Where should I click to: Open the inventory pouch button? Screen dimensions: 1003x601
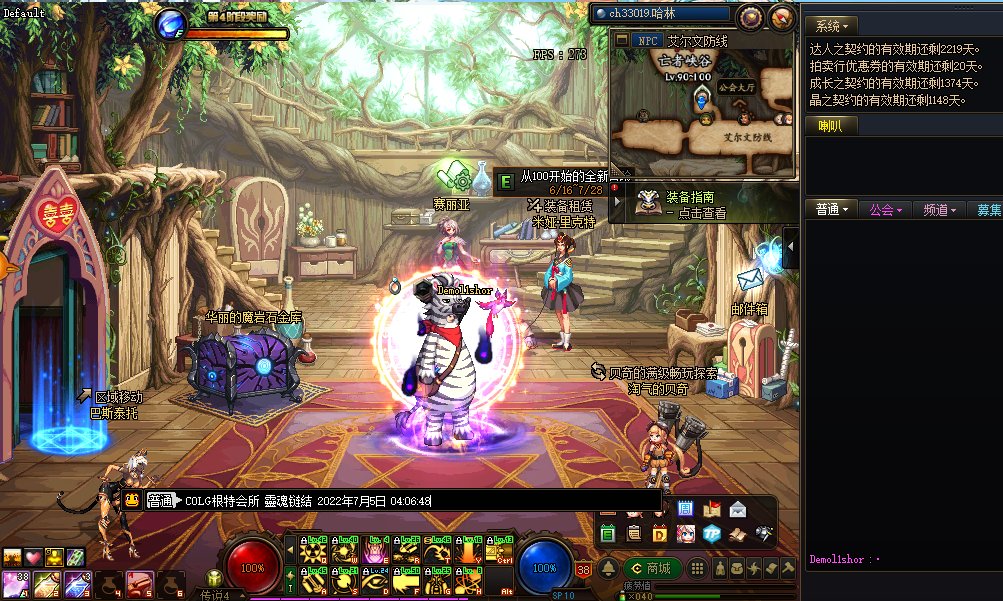coord(737,568)
